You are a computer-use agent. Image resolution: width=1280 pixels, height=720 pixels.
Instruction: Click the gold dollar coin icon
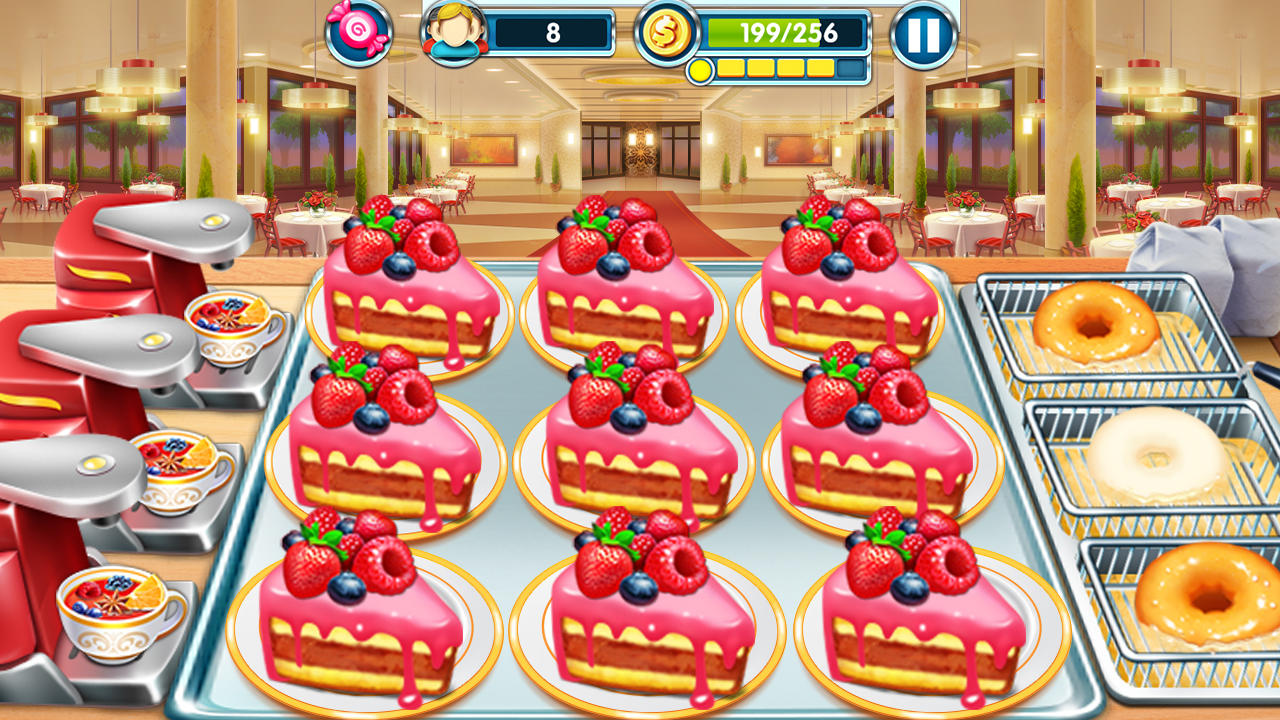point(668,33)
